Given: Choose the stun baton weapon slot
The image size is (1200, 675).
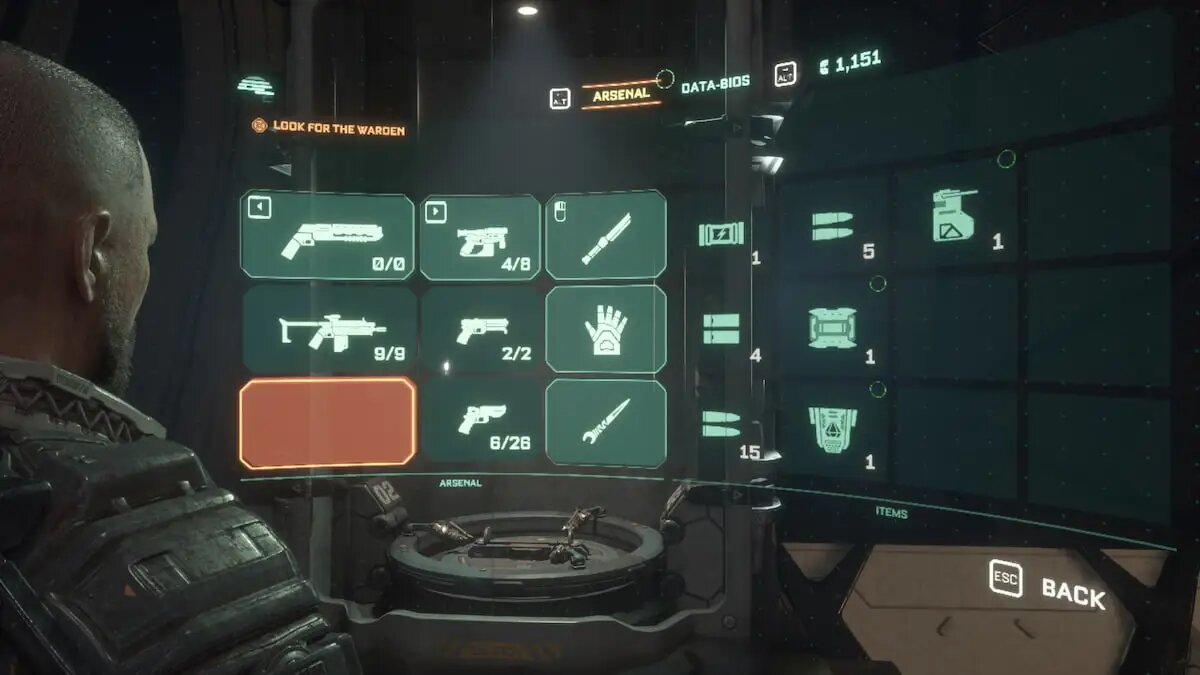Looking at the screenshot, I should tap(606, 234).
